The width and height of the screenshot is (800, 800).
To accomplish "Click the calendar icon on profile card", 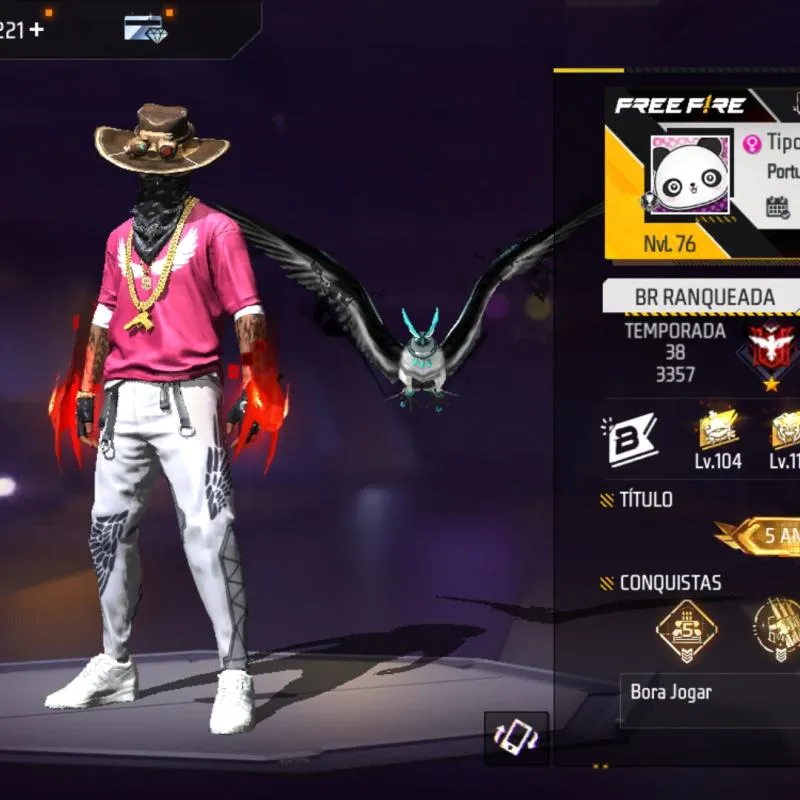I will coord(778,207).
